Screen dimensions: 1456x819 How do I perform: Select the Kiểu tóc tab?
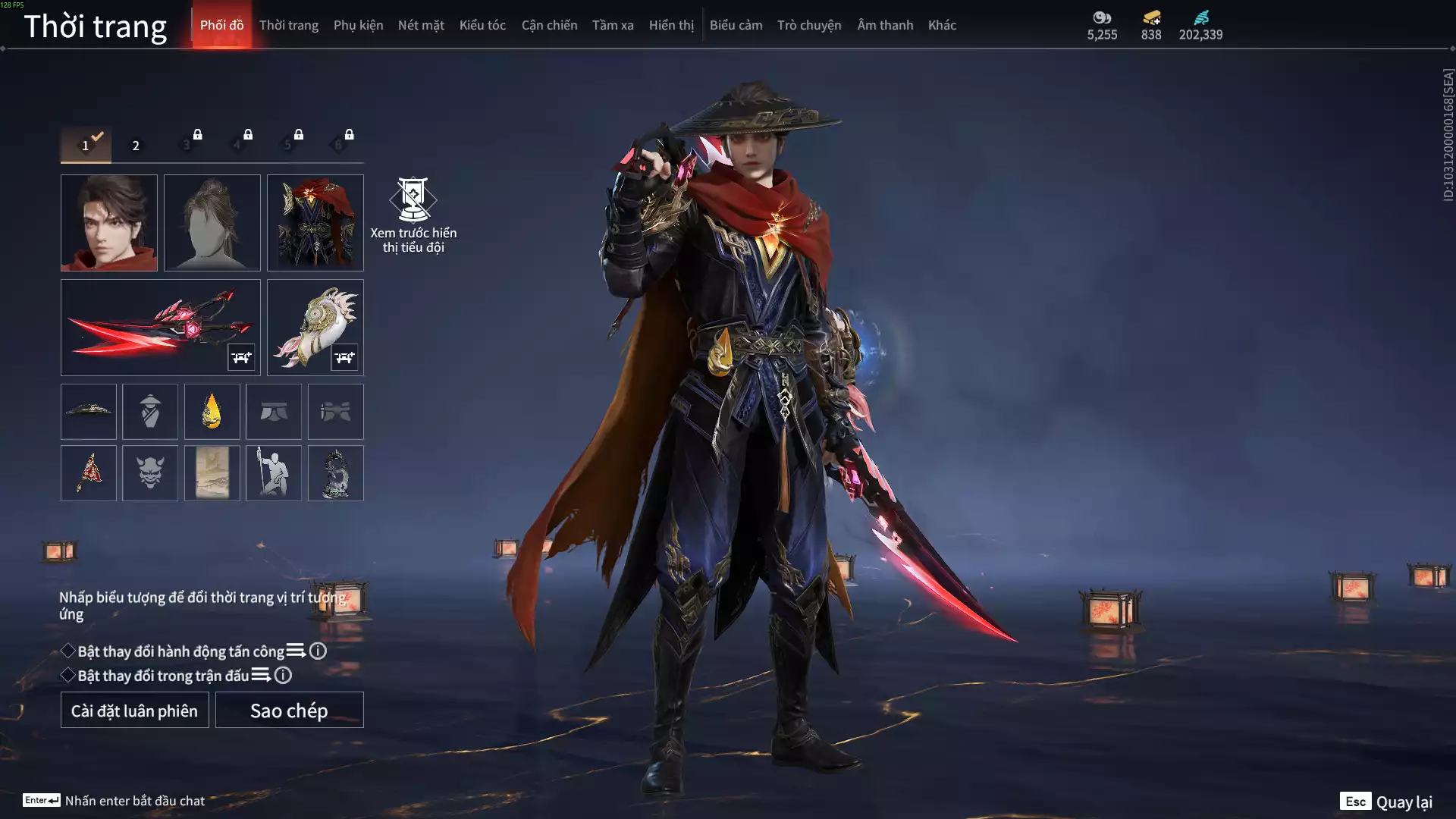[482, 25]
